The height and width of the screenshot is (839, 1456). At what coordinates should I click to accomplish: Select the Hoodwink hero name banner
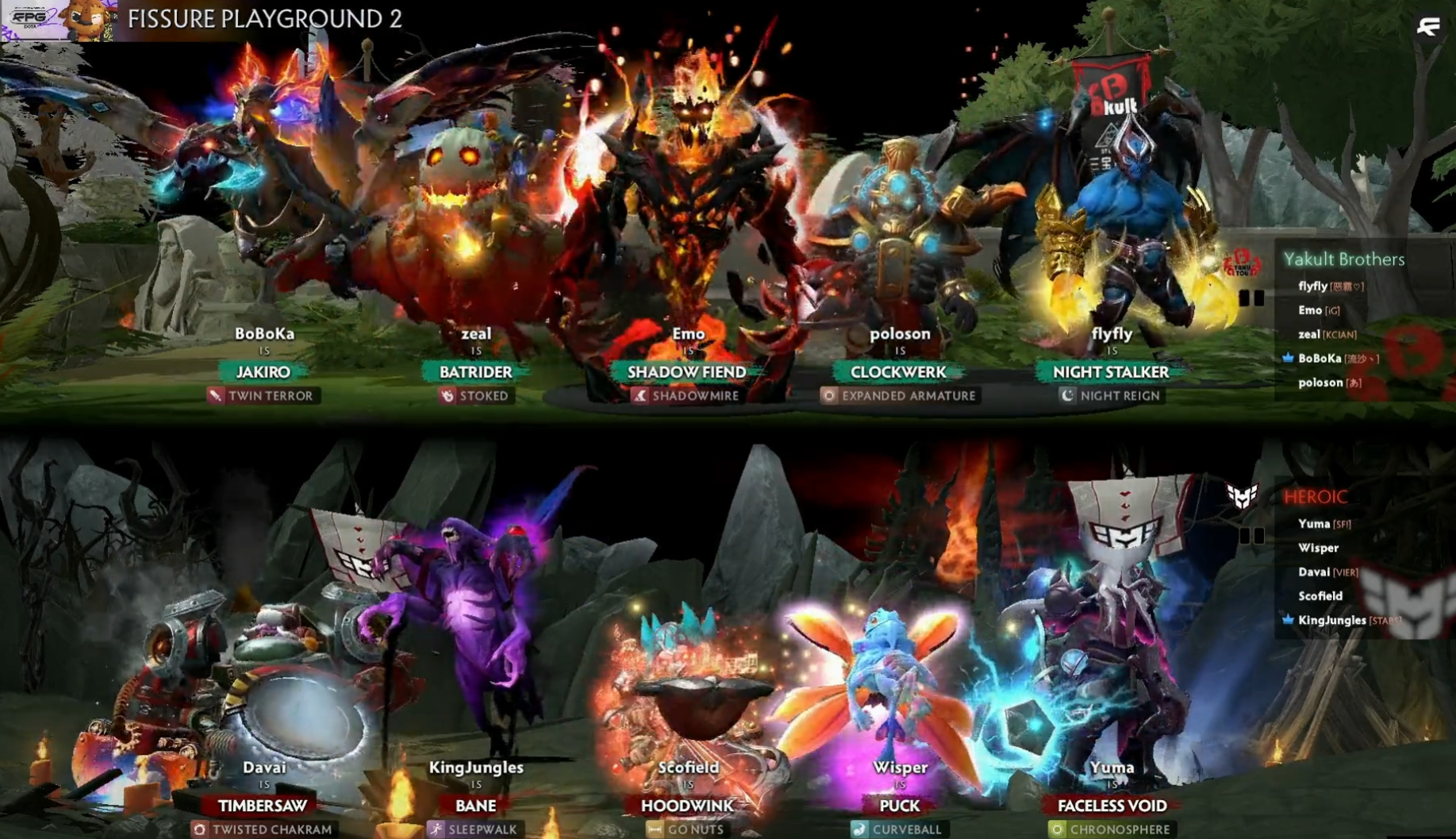pos(687,806)
